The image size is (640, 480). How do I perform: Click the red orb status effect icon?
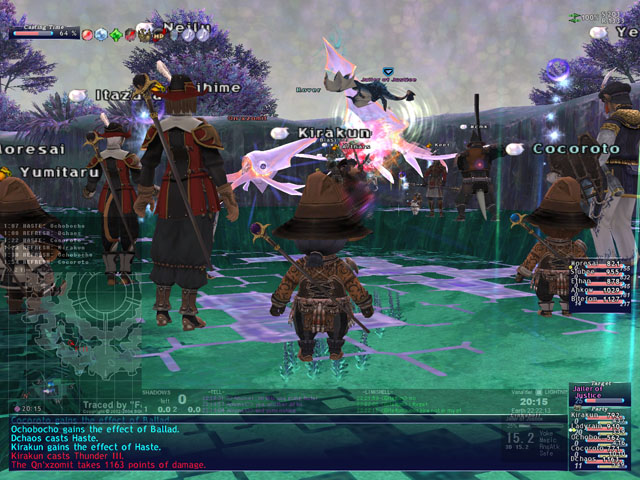(x=87, y=33)
